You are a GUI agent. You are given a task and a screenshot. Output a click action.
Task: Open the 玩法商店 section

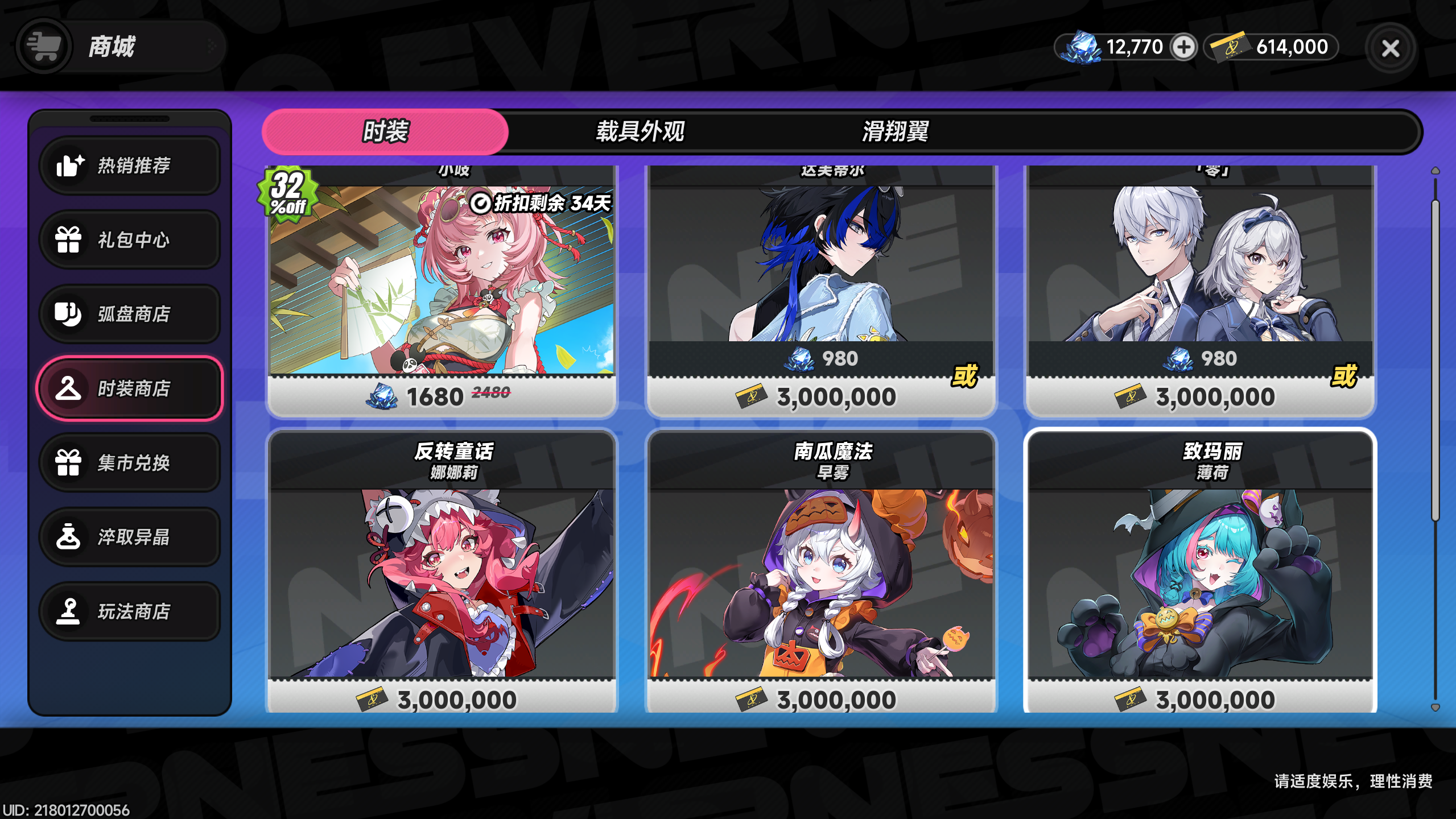coord(130,611)
